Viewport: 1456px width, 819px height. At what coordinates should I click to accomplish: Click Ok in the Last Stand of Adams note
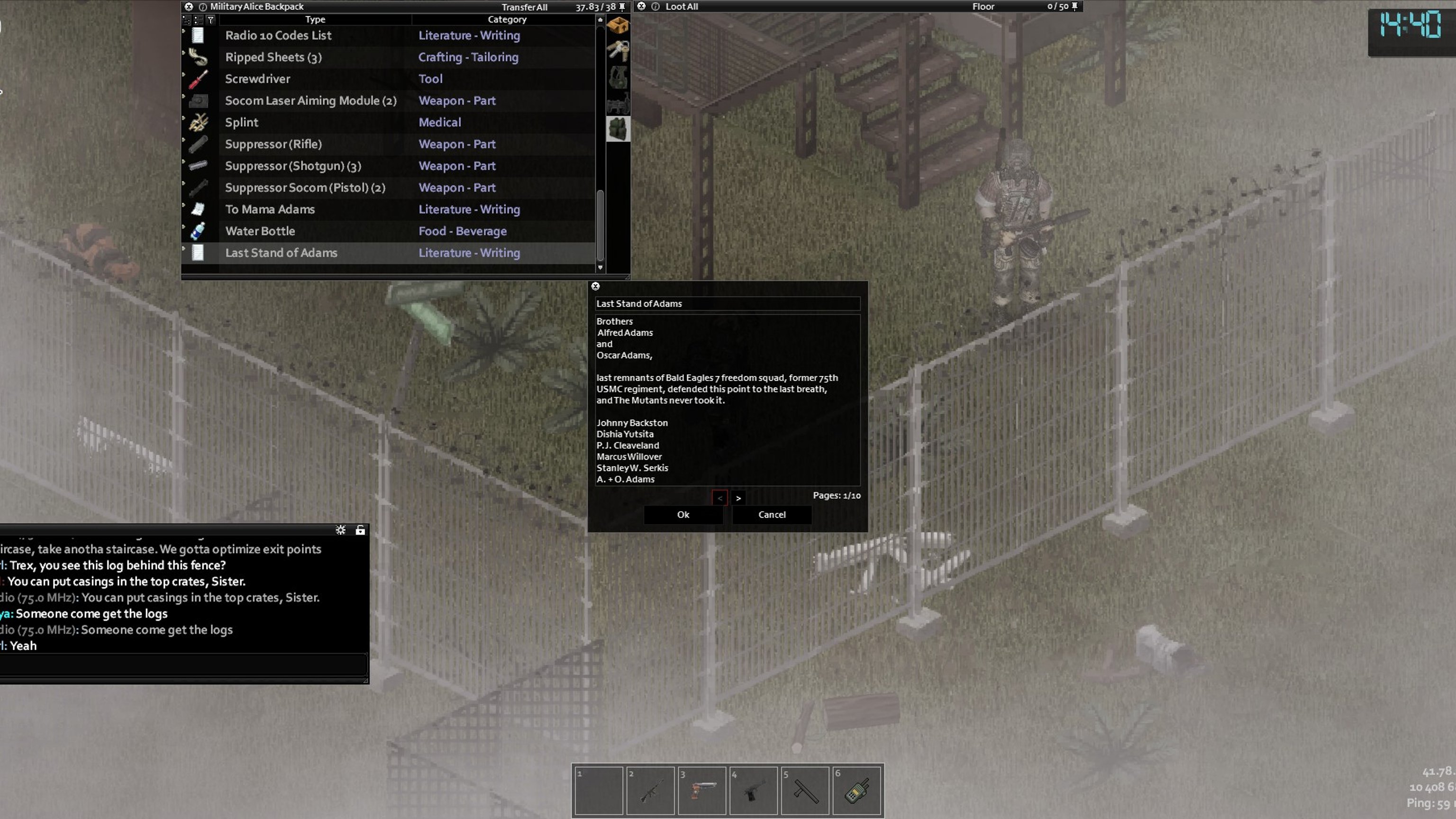coord(683,514)
